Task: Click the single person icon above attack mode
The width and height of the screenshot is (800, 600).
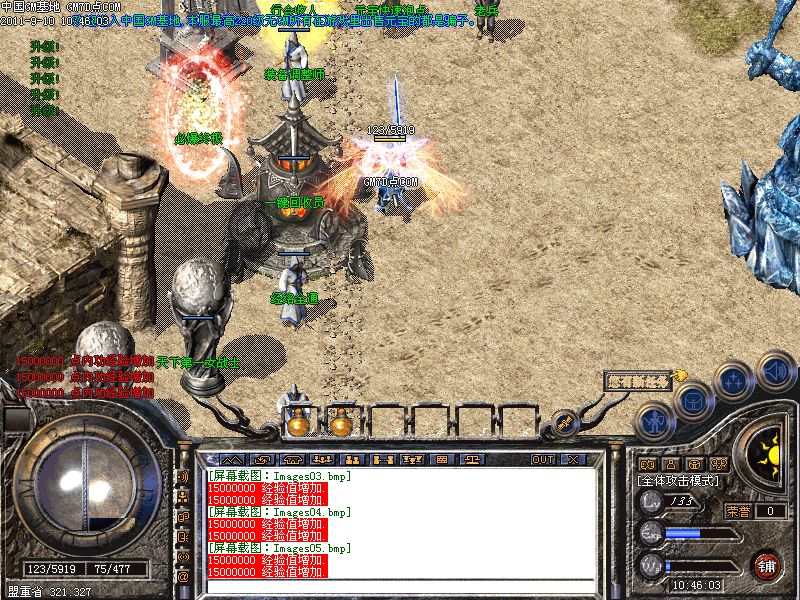Action: pos(669,464)
